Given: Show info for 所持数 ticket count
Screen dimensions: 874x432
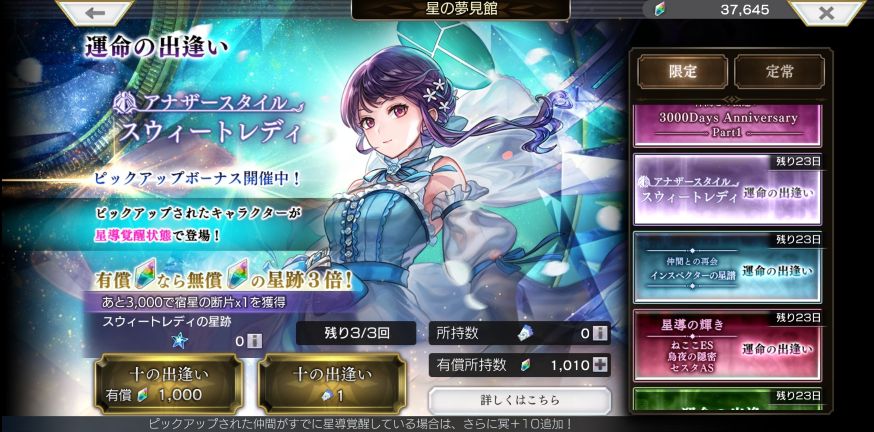Looking at the screenshot, I should point(600,334).
